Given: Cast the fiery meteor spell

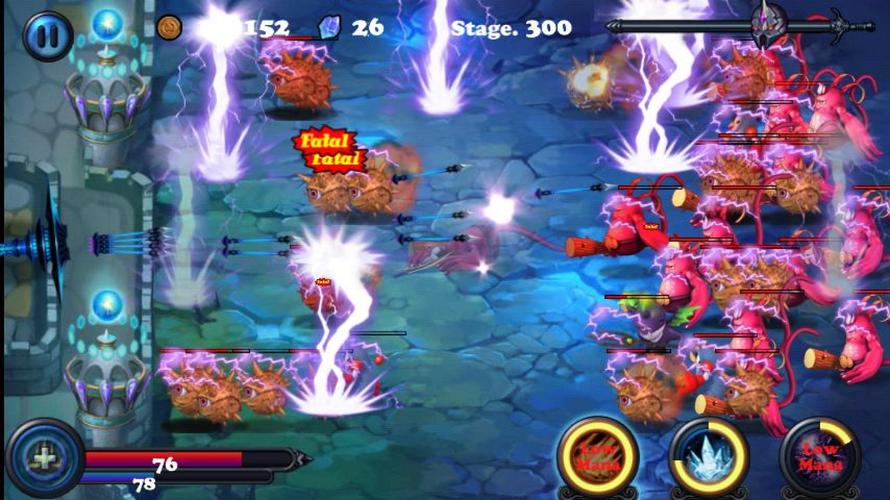Looking at the screenshot, I should coord(599,457).
